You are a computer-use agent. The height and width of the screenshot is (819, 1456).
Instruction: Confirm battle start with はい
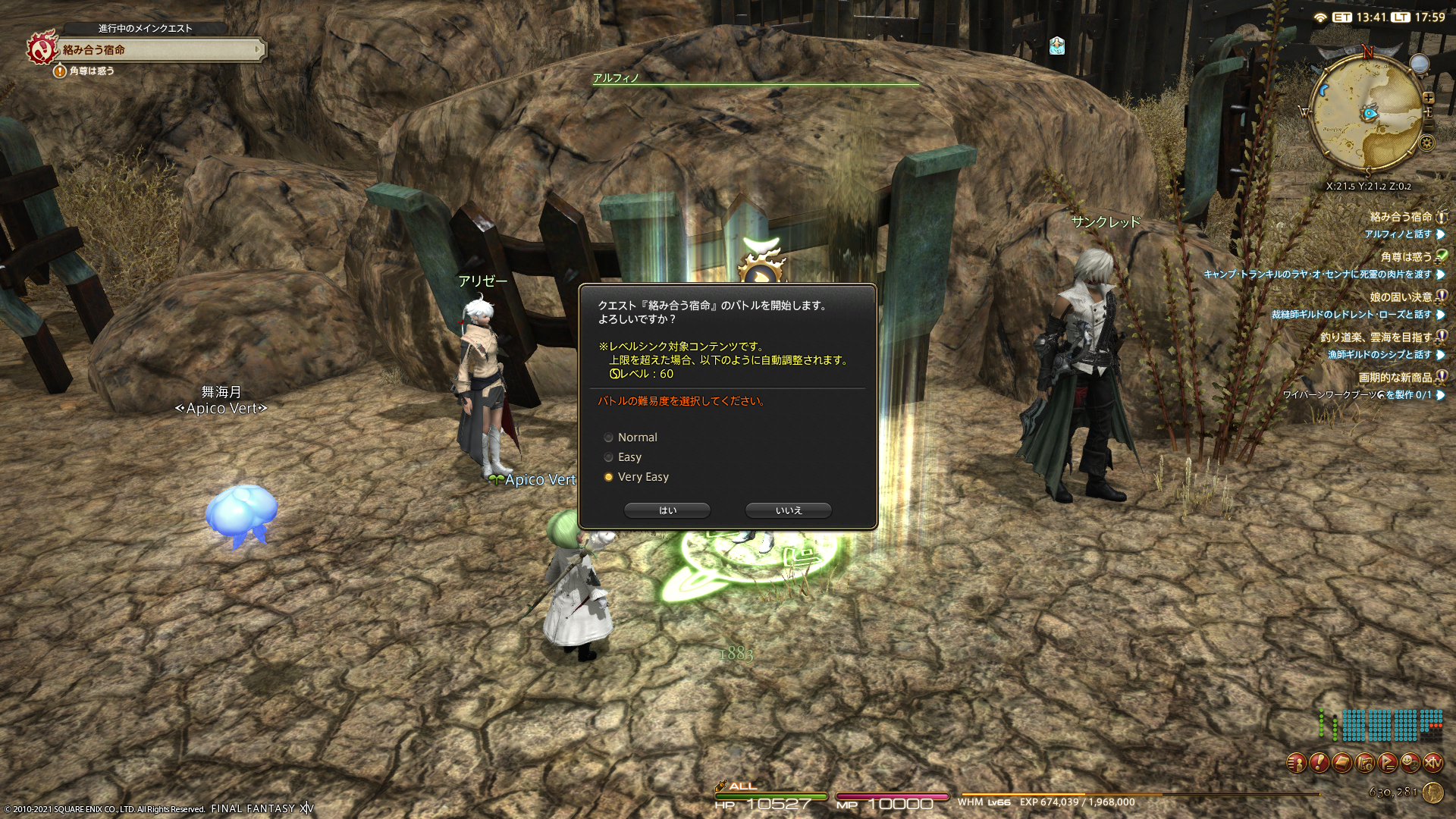tap(667, 510)
